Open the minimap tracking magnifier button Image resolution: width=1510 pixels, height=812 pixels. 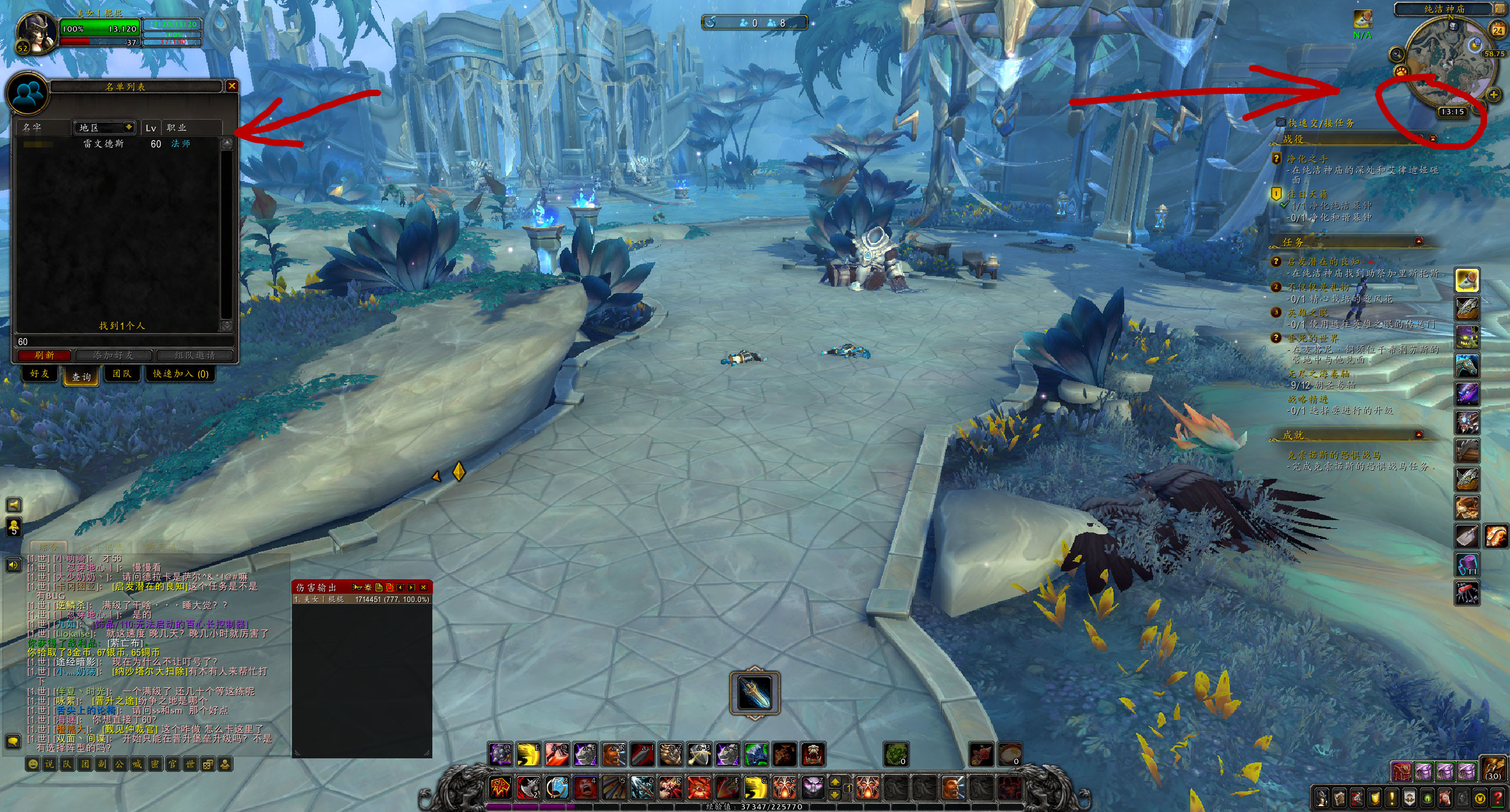[x=1397, y=54]
